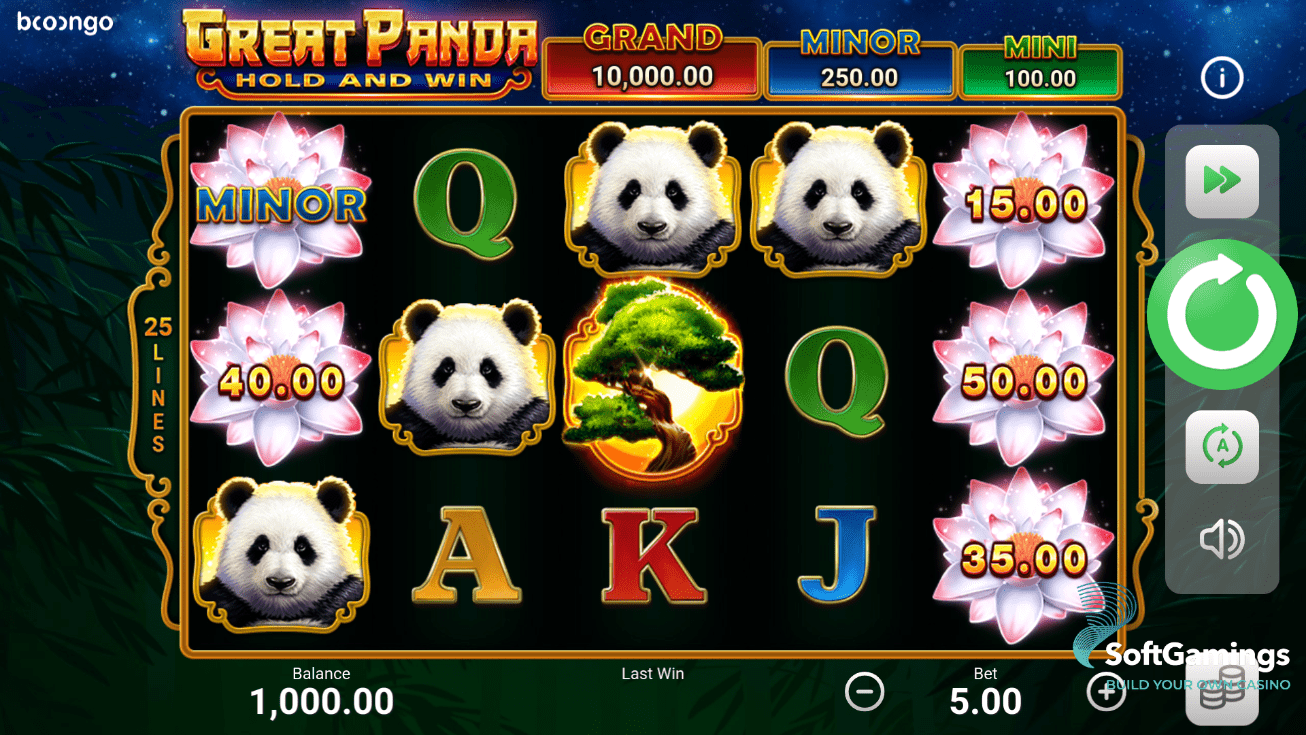
Task: Open the Autoplay settings icon
Action: tap(1221, 446)
